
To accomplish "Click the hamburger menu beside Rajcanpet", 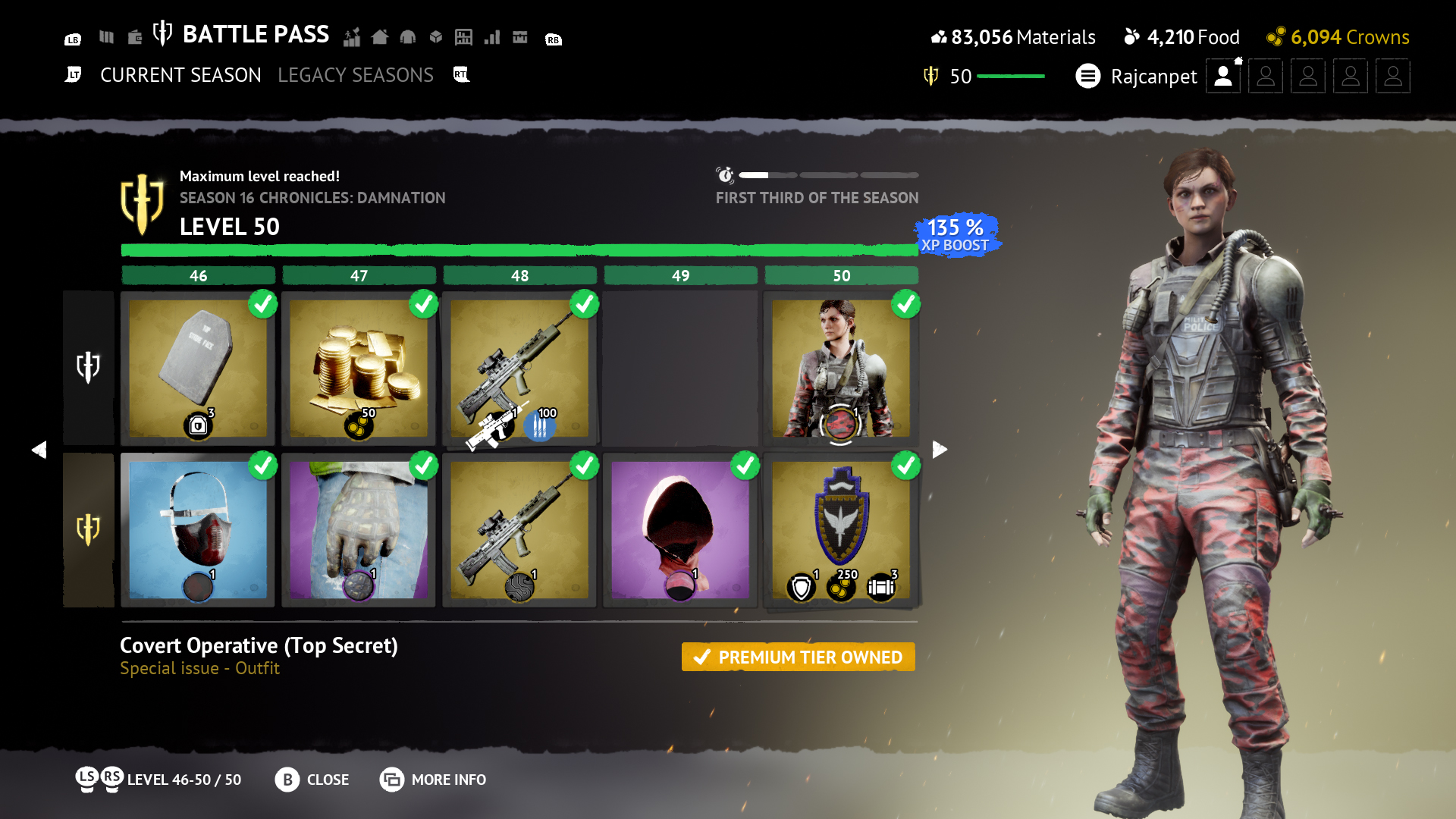I will [1088, 76].
